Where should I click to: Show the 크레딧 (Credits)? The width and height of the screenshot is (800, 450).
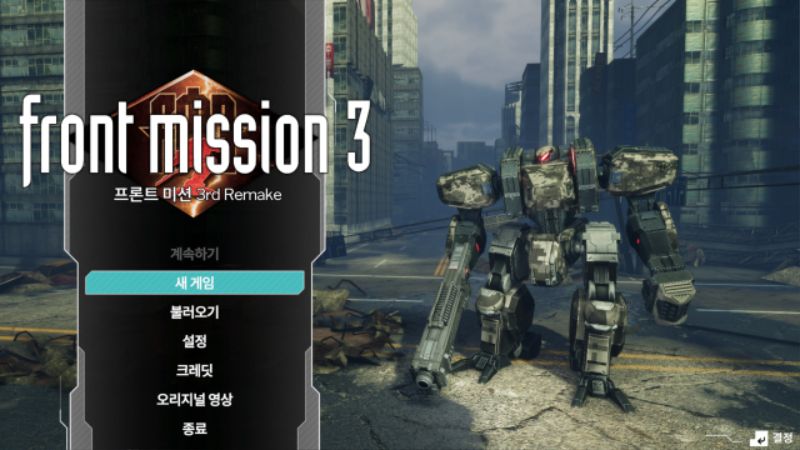[195, 370]
